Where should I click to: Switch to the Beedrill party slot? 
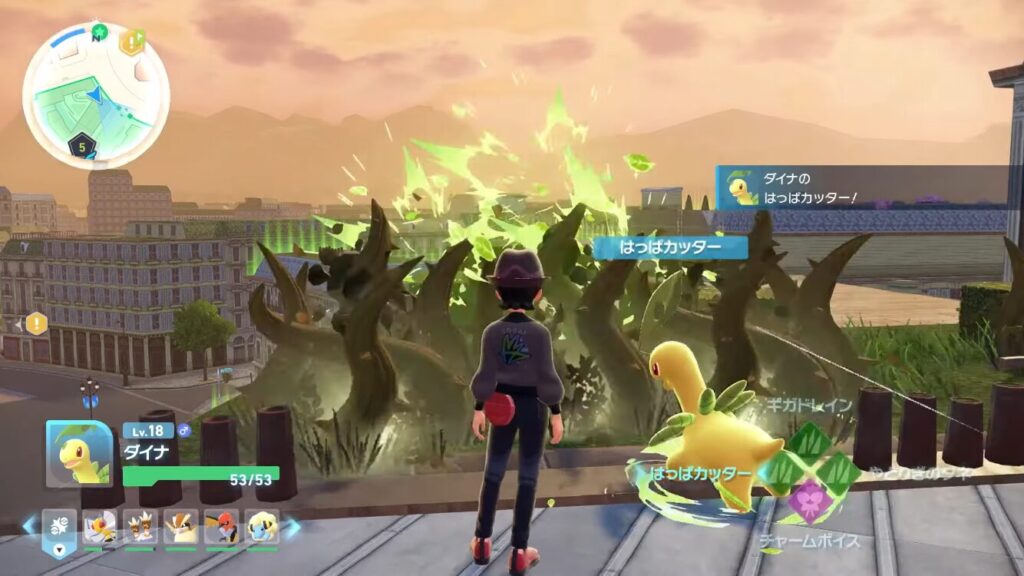pos(98,527)
